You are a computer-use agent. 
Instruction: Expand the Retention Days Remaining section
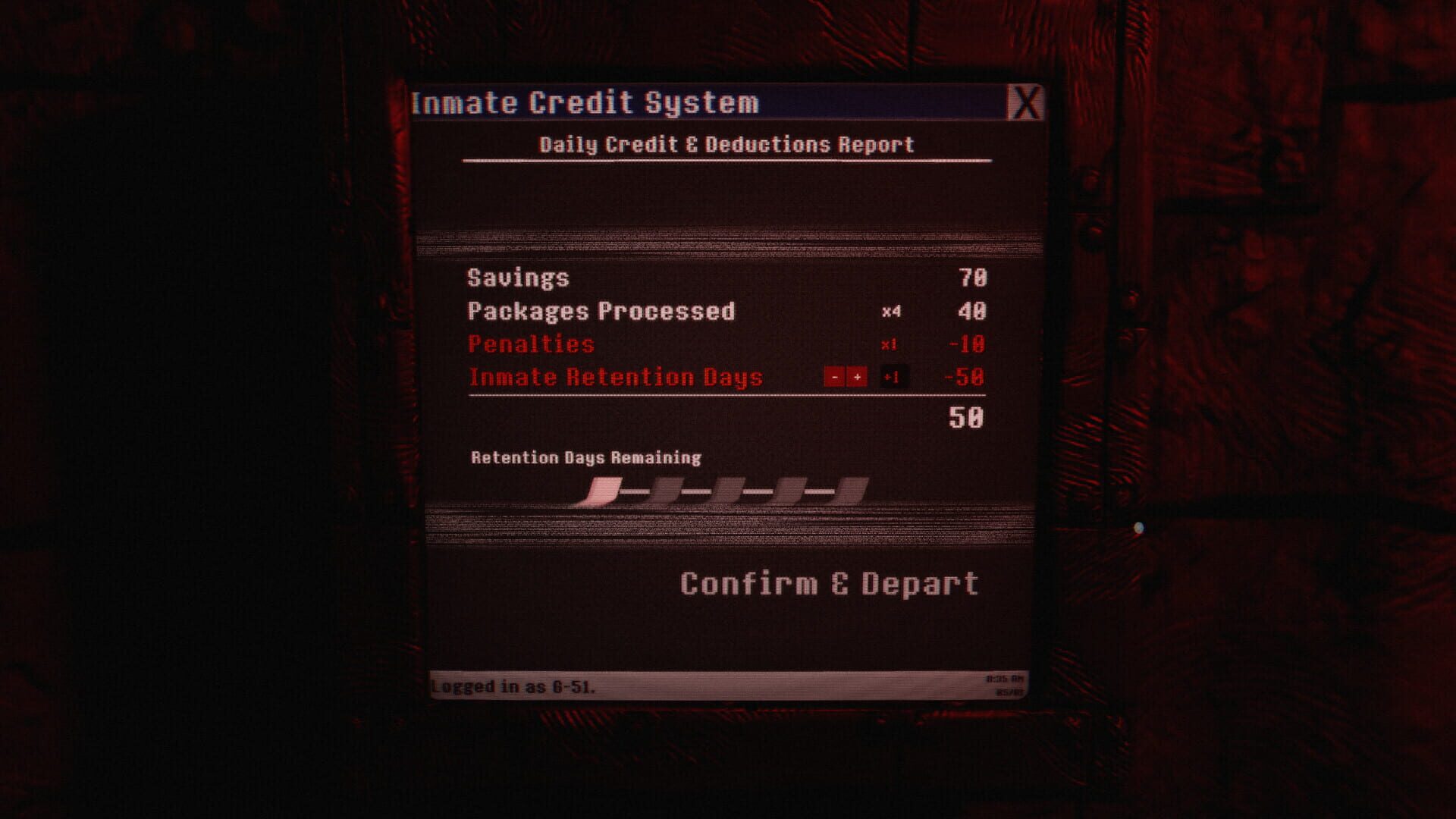pos(586,457)
